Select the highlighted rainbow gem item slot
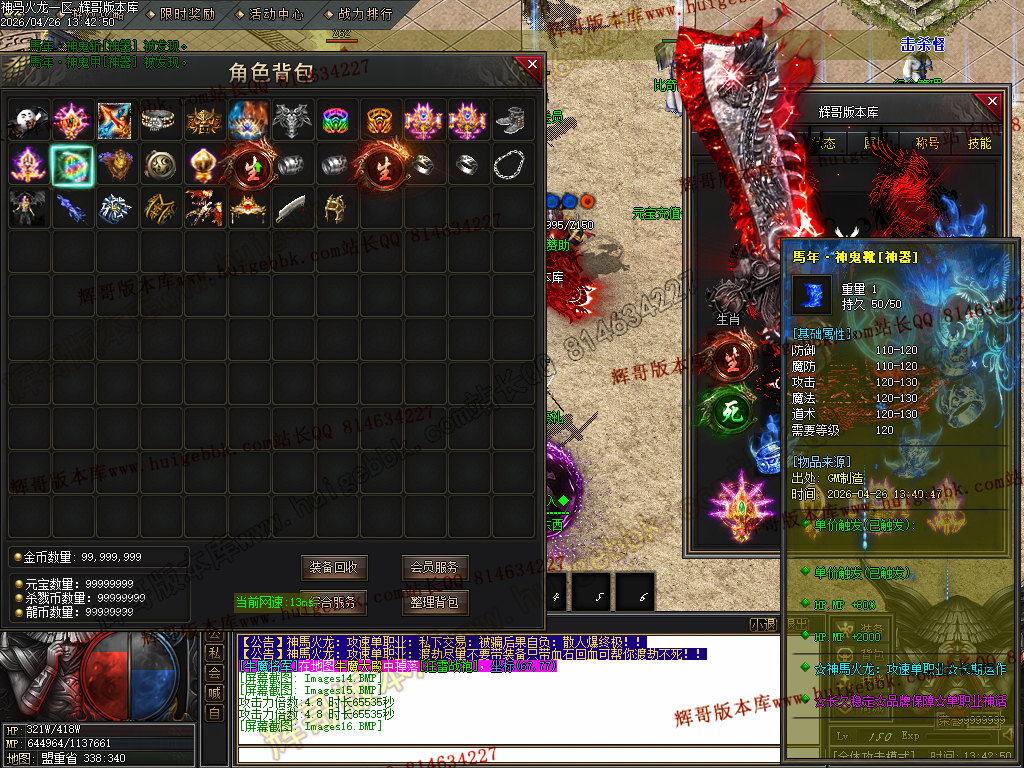The image size is (1024, 768). 72,165
